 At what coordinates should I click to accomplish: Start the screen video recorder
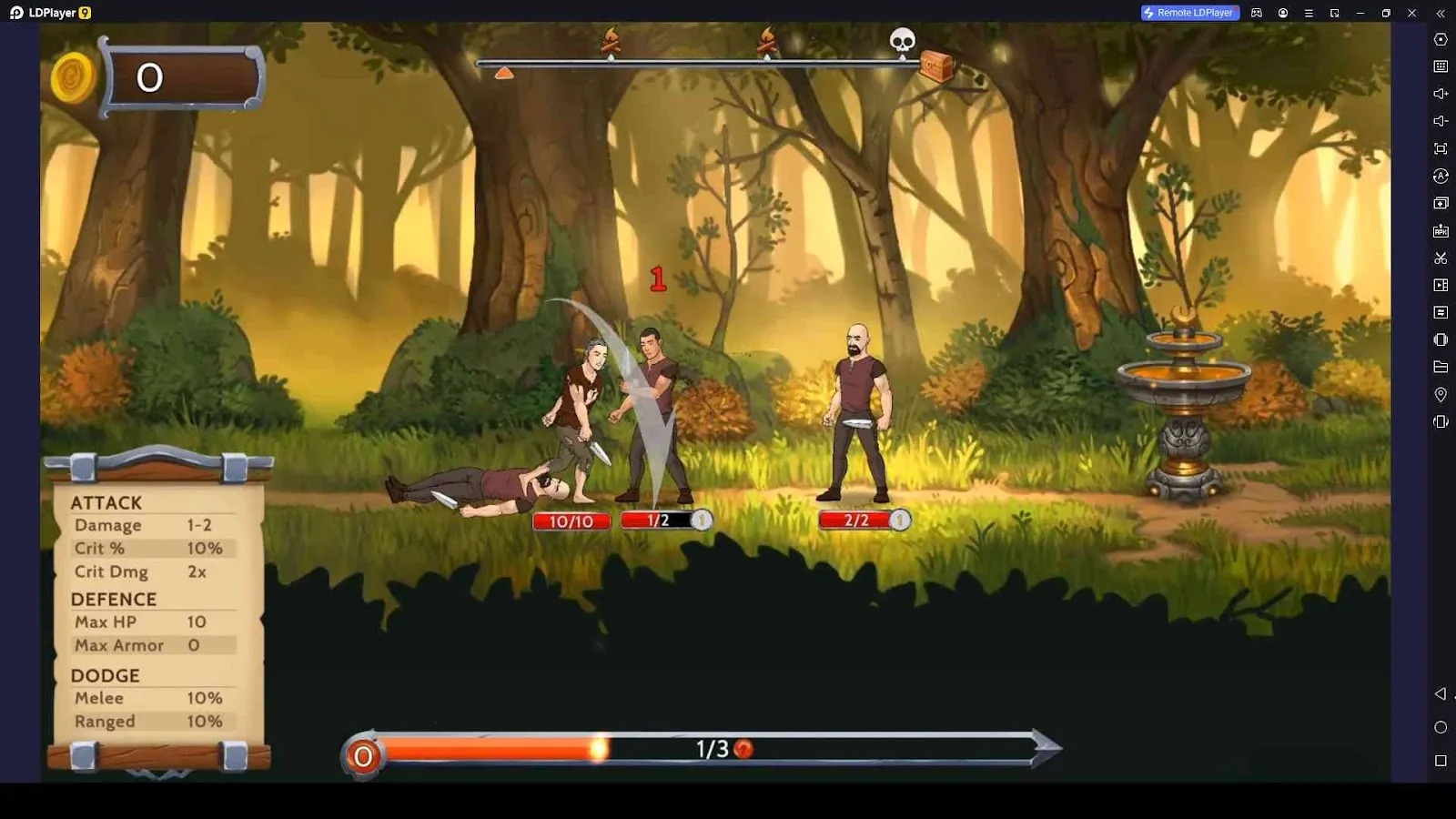click(x=1441, y=285)
